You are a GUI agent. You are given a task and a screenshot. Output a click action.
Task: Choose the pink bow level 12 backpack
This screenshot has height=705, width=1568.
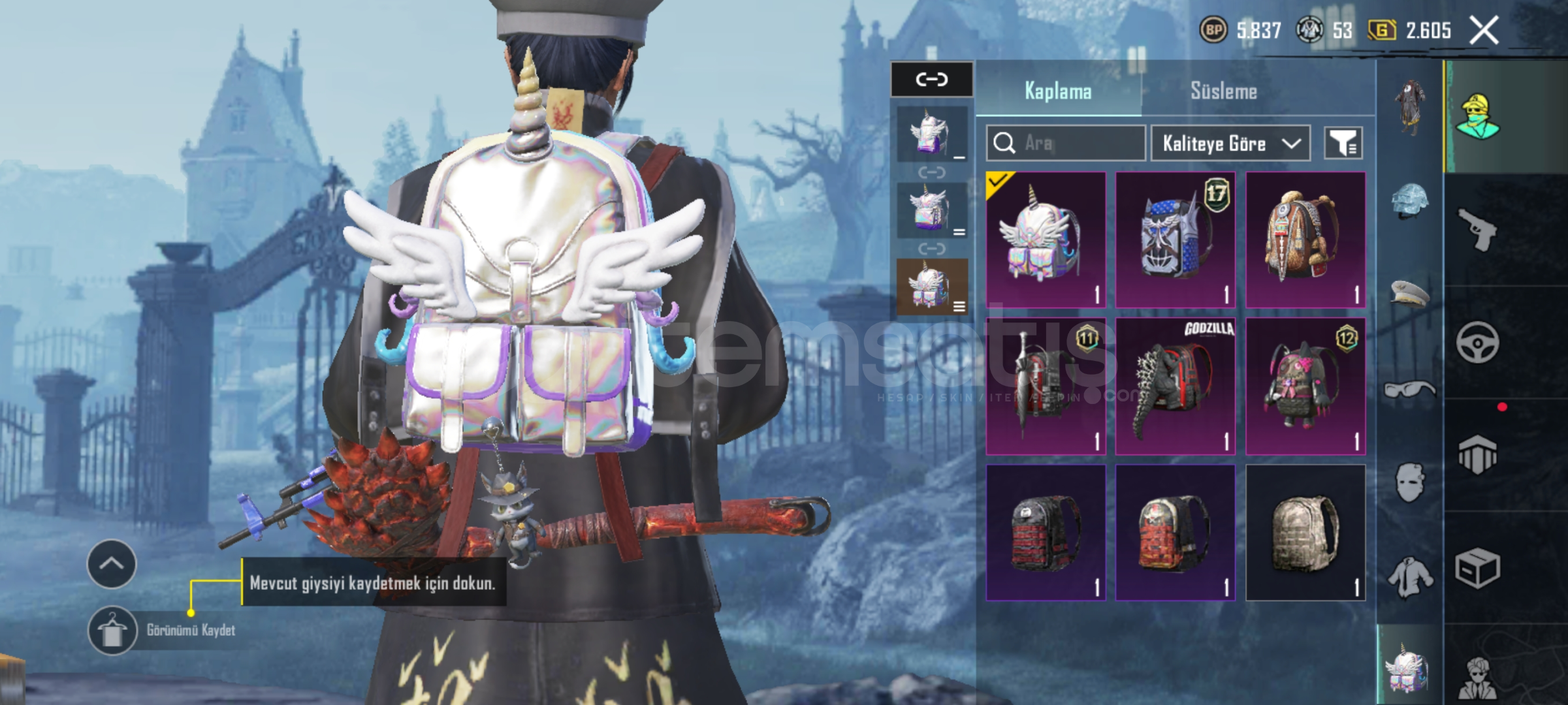point(1305,386)
